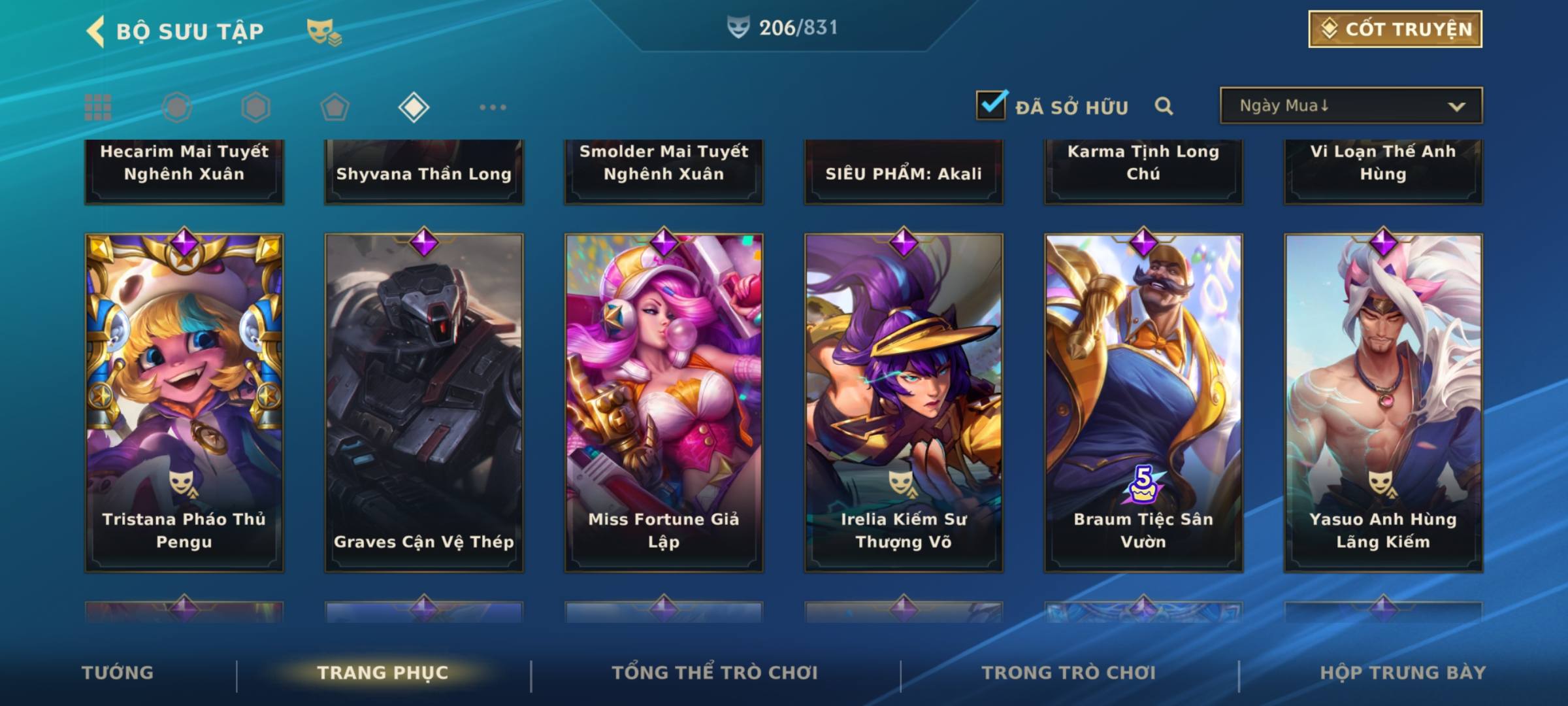
Task: Go back from Bộ Sưu Tập
Action: [x=96, y=31]
